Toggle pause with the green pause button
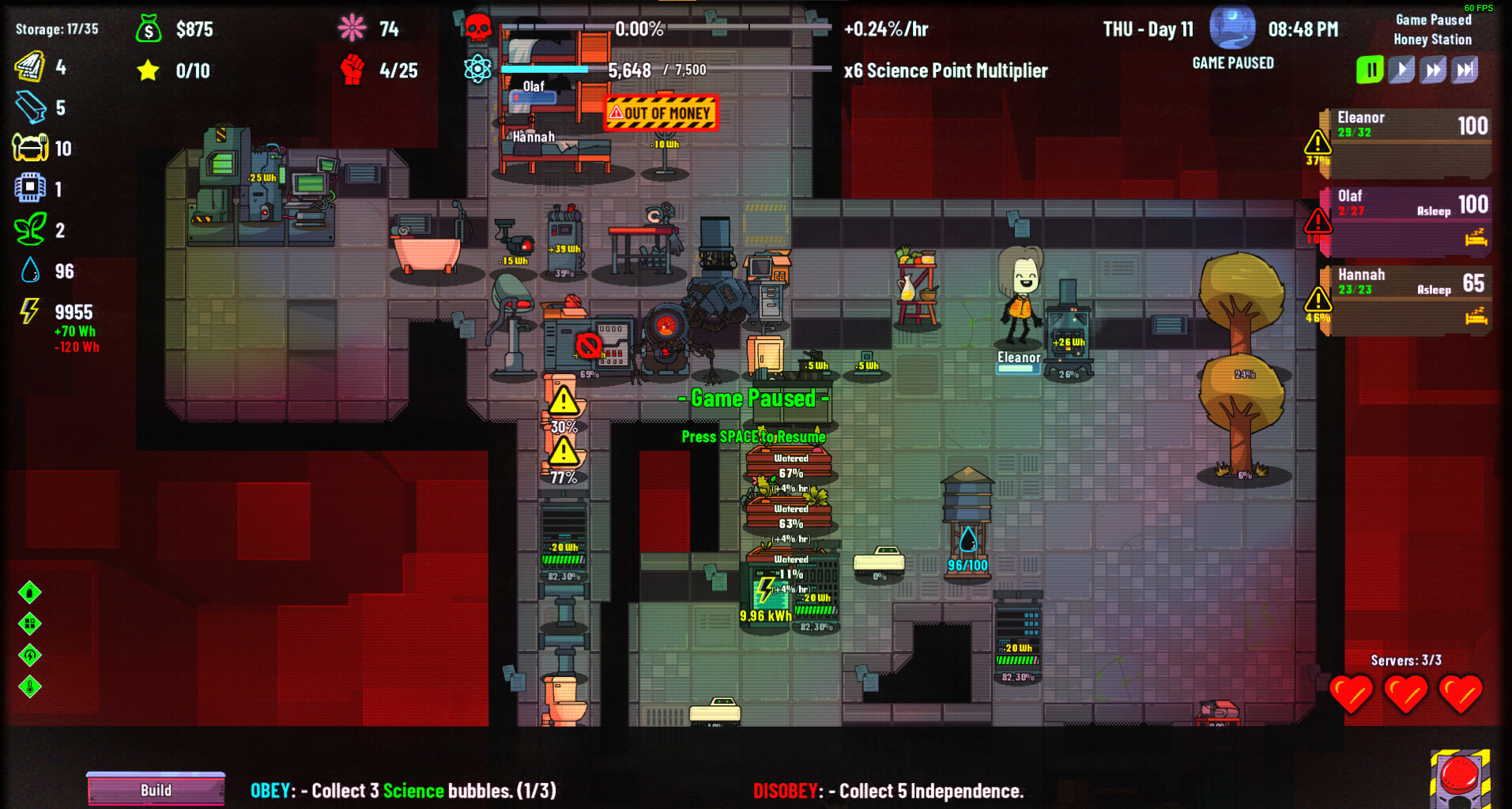Viewport: 1512px width, 809px height. click(1370, 69)
